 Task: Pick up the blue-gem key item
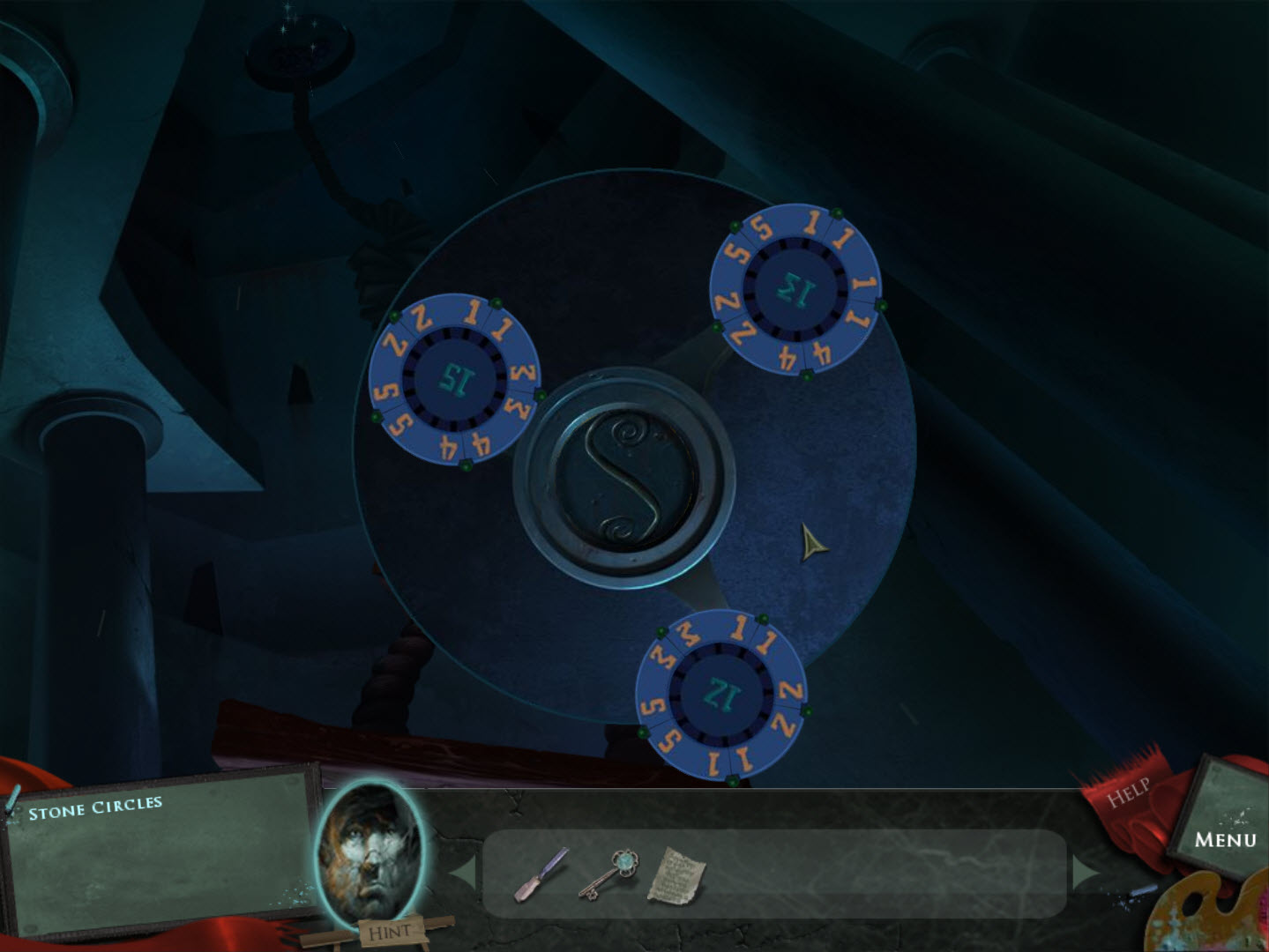click(613, 873)
